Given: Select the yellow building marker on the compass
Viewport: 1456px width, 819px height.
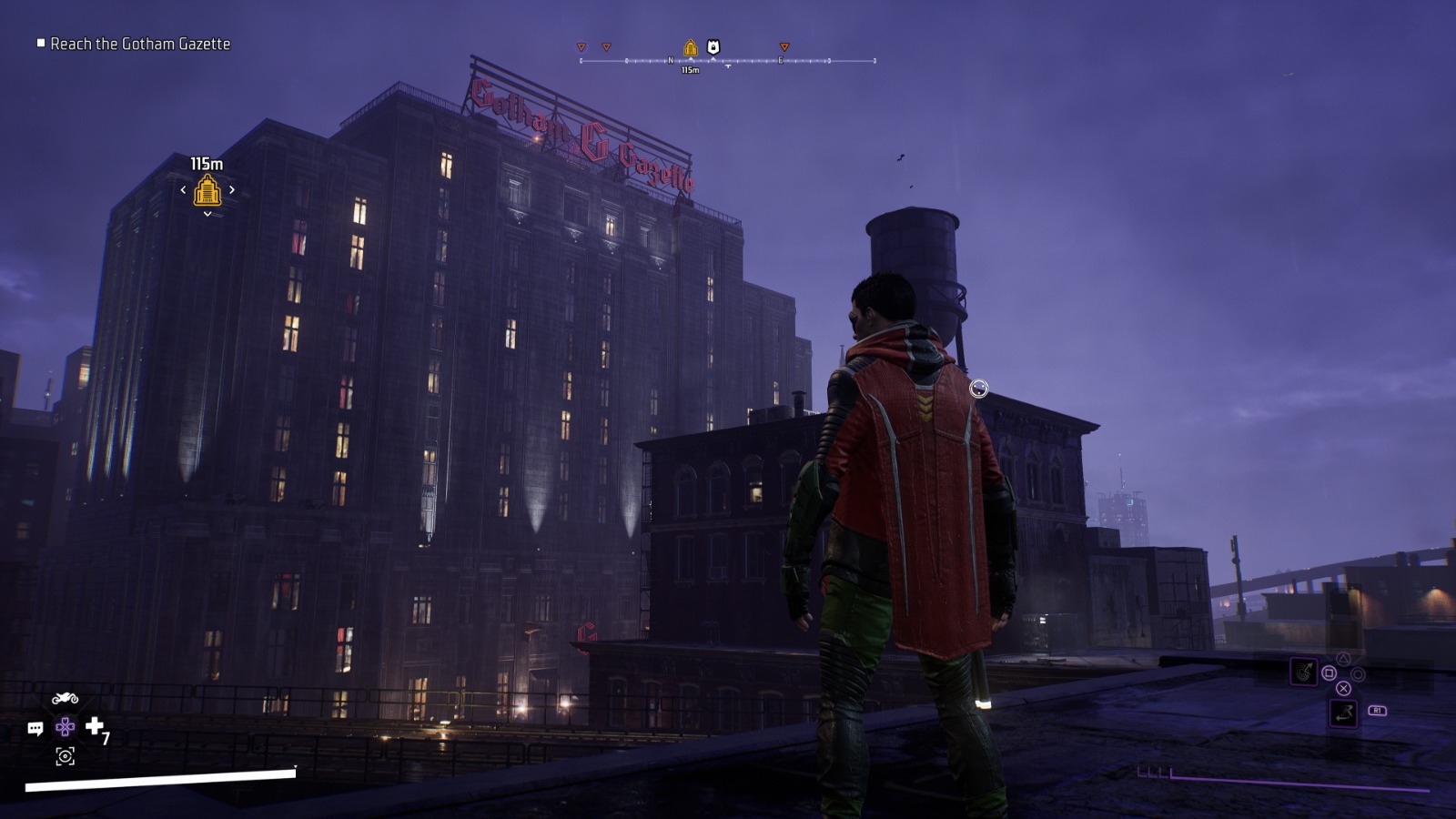Looking at the screenshot, I should pyautogui.click(x=690, y=47).
